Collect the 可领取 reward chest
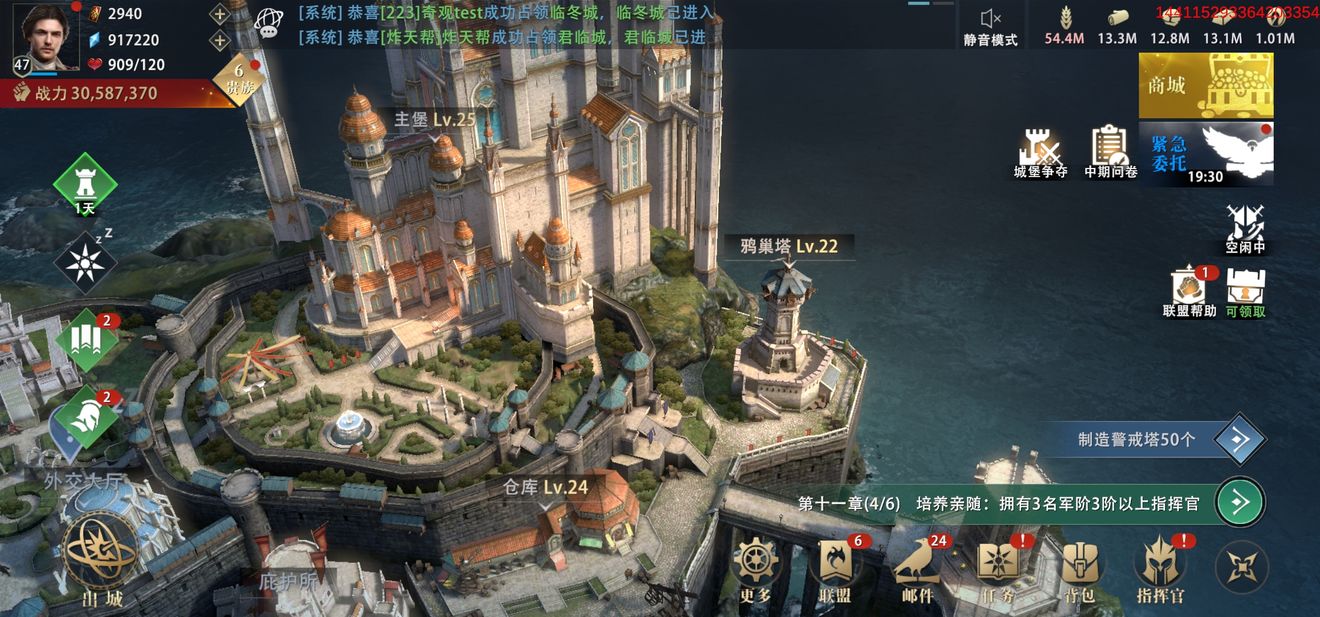The image size is (1320, 617). pyautogui.click(x=1246, y=290)
